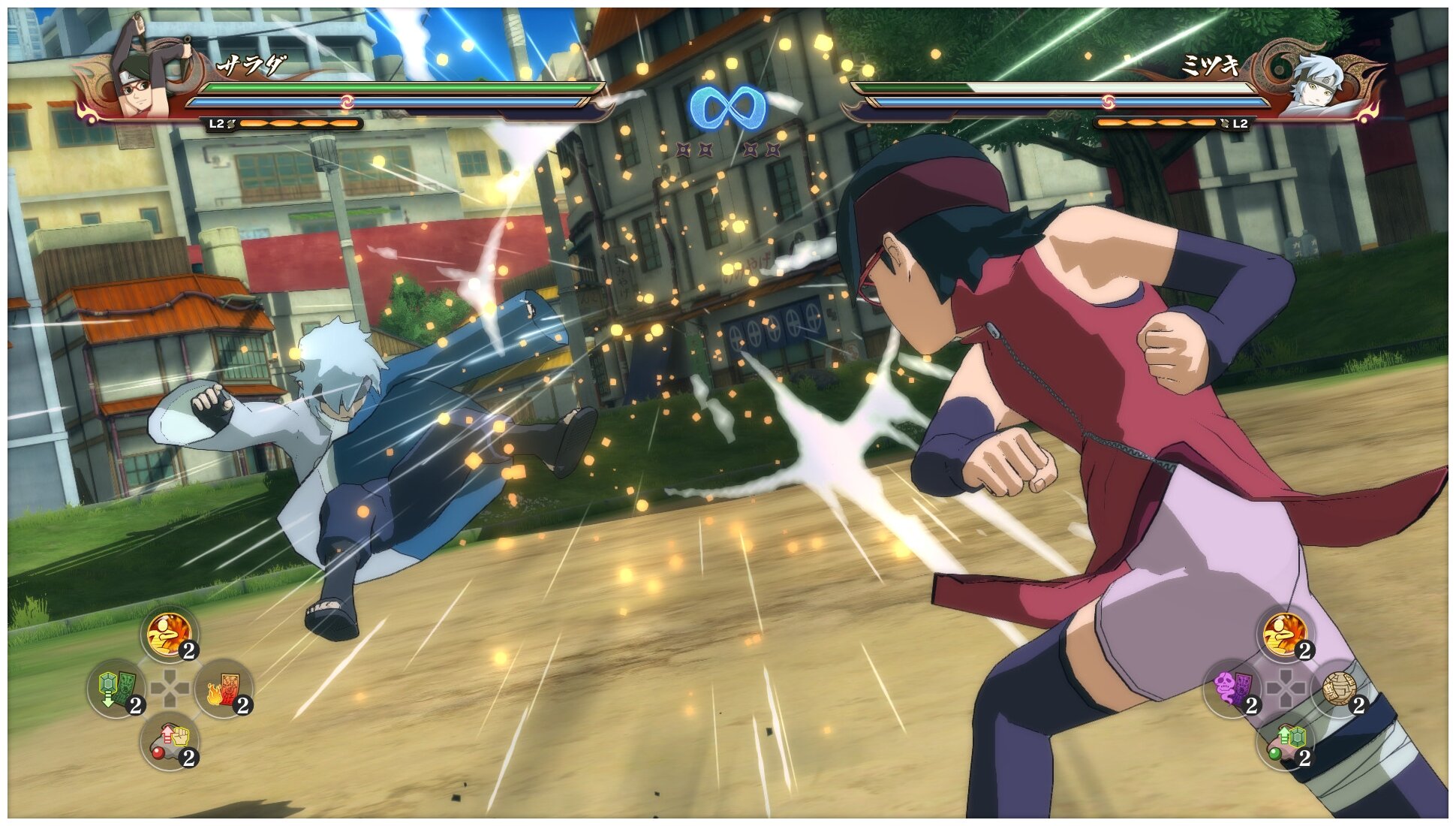Select the orange guard-break icon on Sarada's tool wheel
Image resolution: width=1456 pixels, height=826 pixels.
pos(170,635)
